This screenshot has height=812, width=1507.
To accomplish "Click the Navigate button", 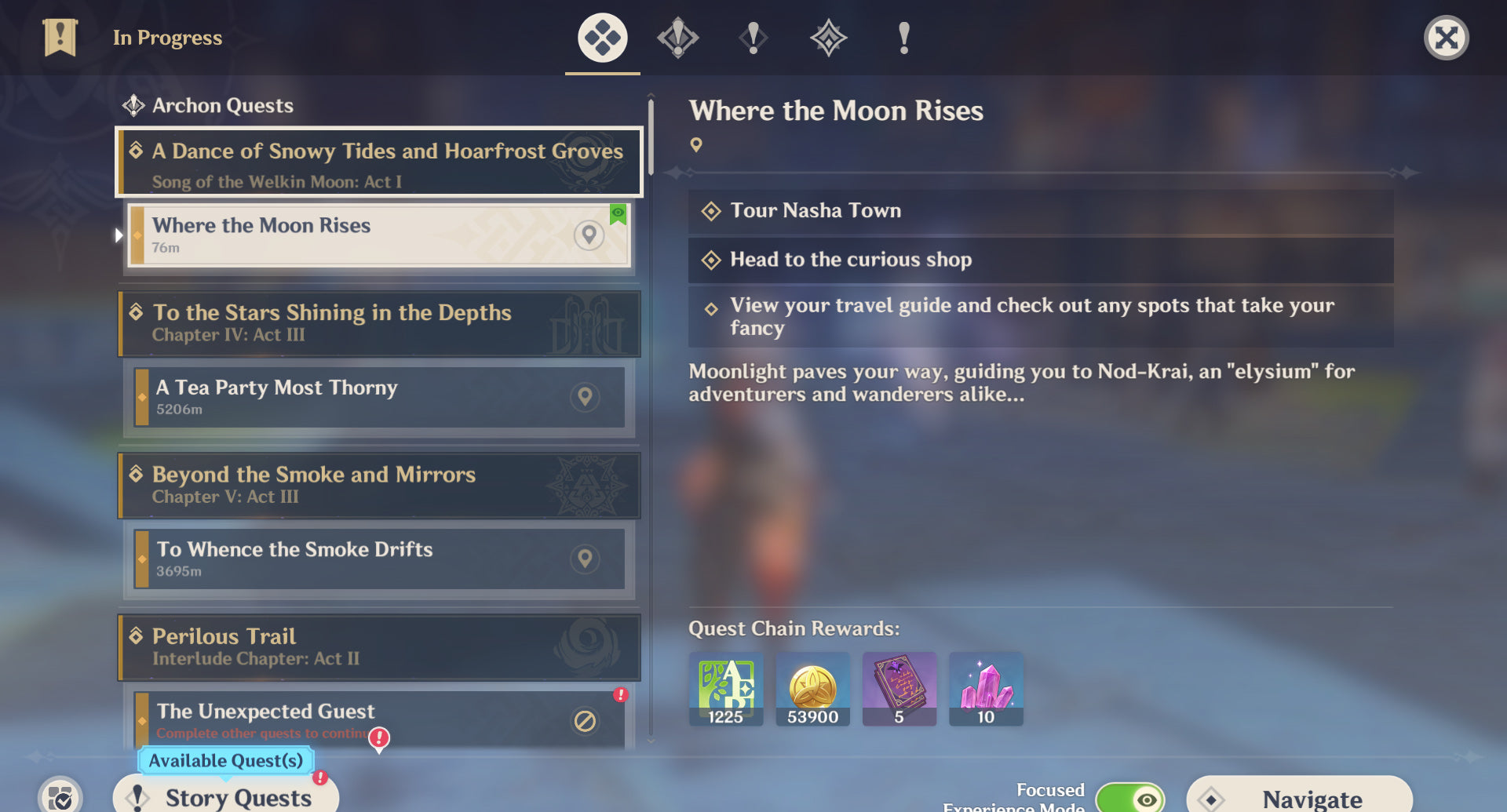I will [x=1299, y=797].
